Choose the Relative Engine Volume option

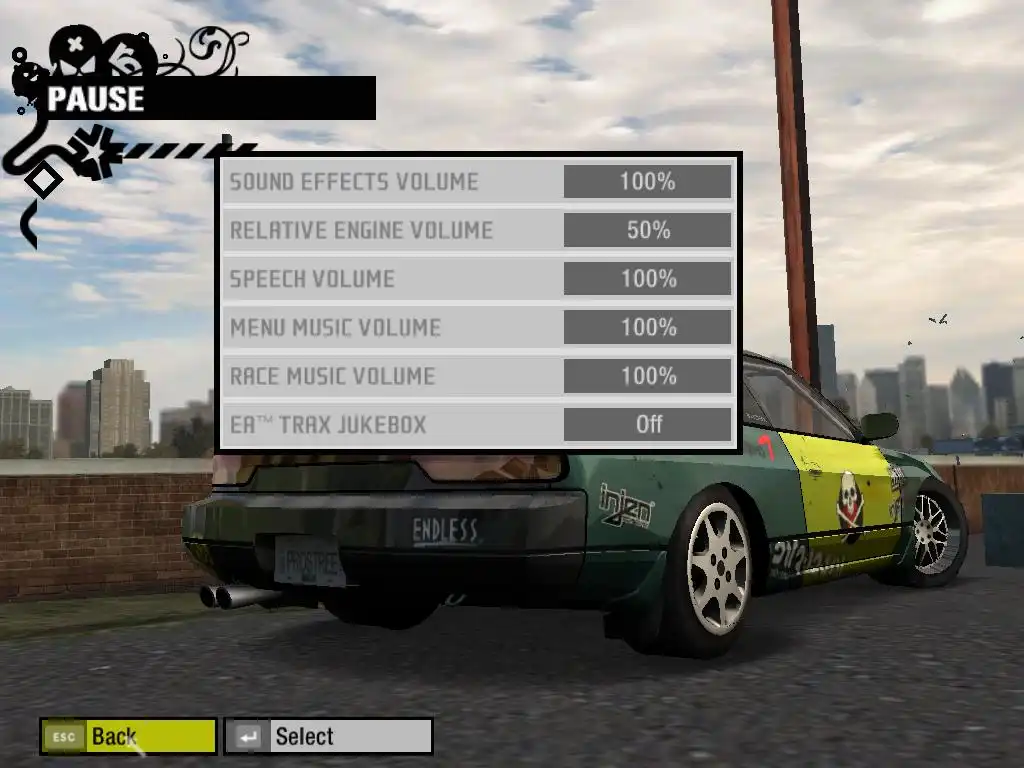362,230
